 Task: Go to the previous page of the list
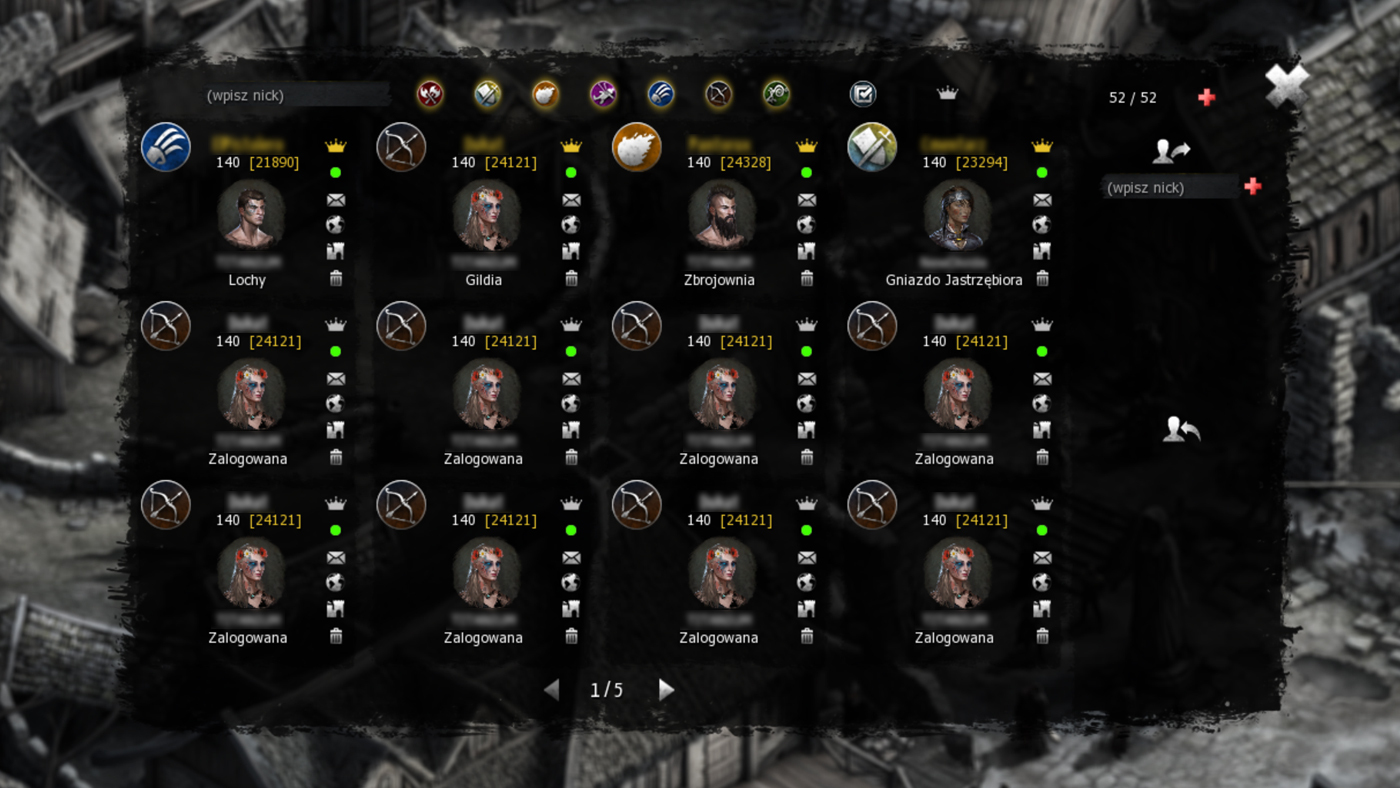pos(552,690)
